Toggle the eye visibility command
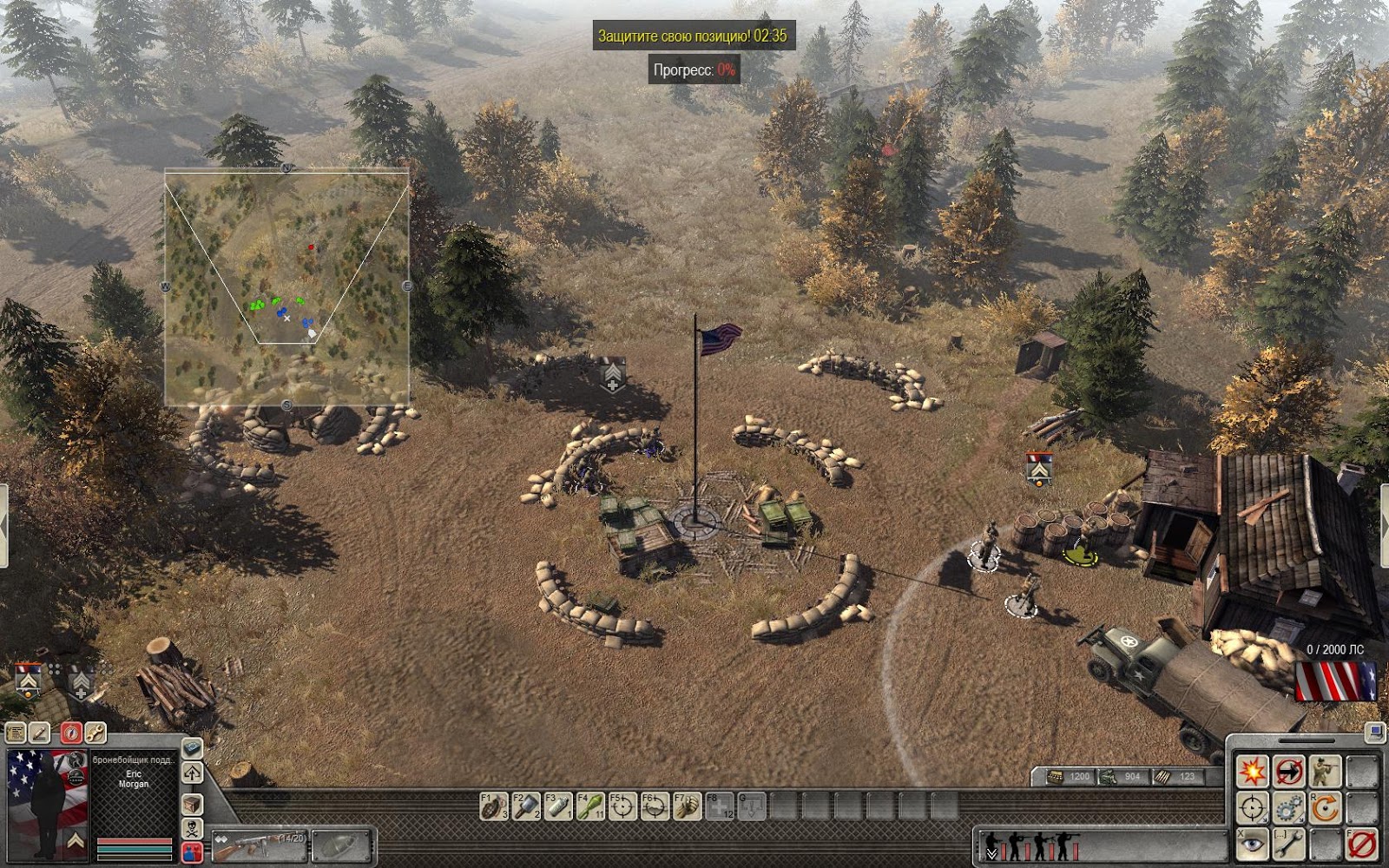The image size is (1389, 868). (x=1252, y=844)
